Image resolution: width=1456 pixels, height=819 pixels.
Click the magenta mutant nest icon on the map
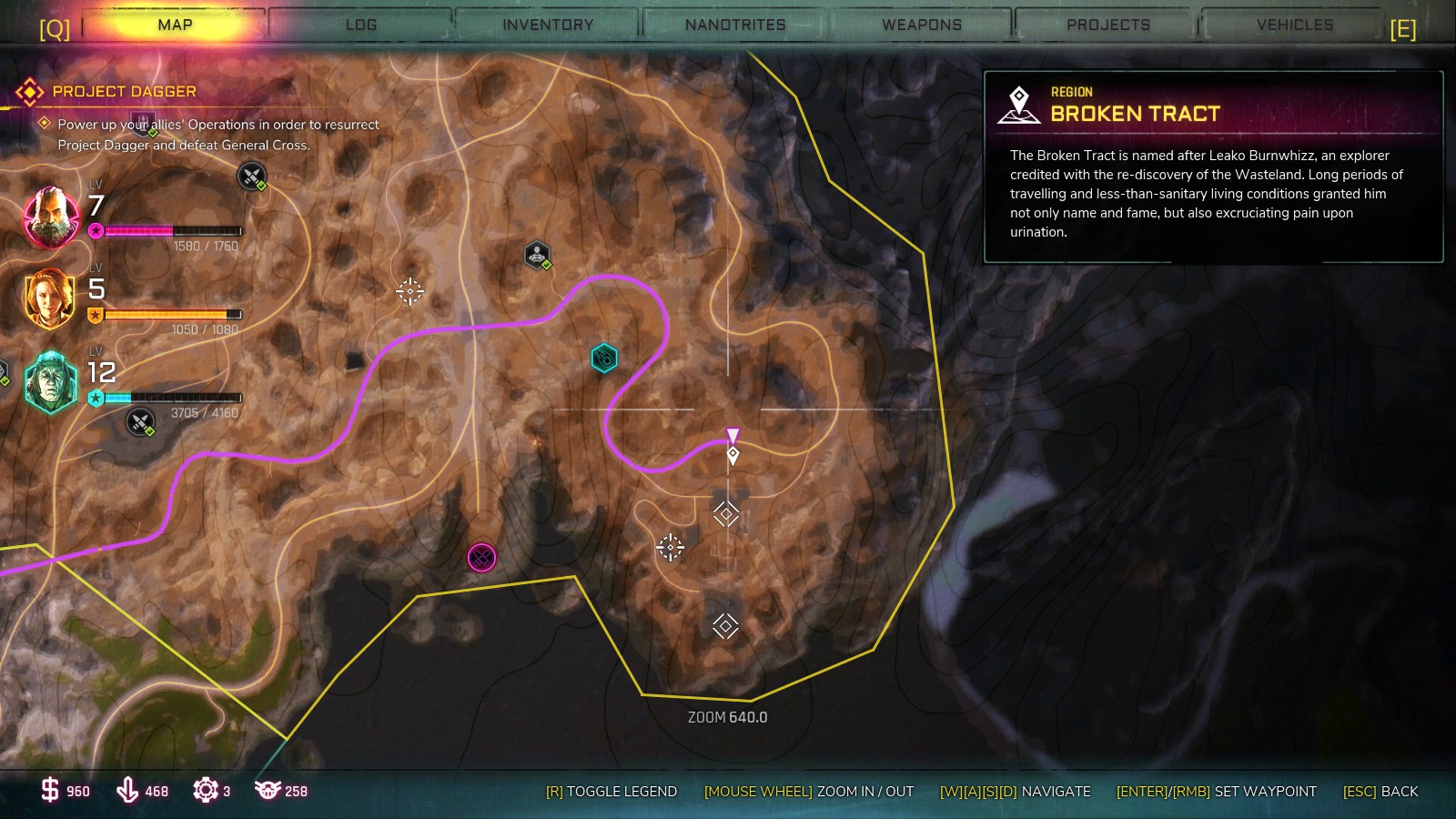point(480,556)
